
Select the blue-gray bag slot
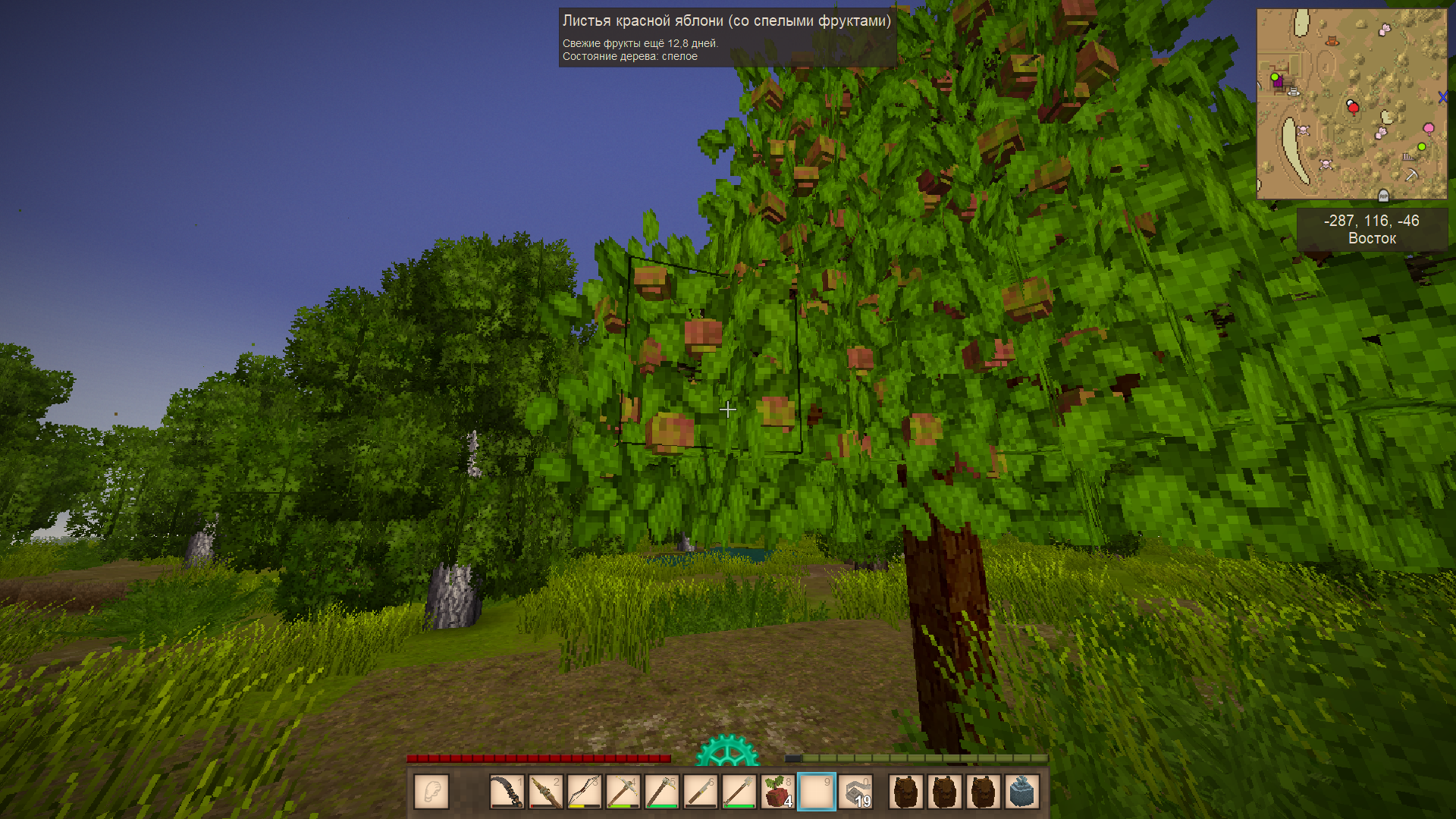[1021, 792]
